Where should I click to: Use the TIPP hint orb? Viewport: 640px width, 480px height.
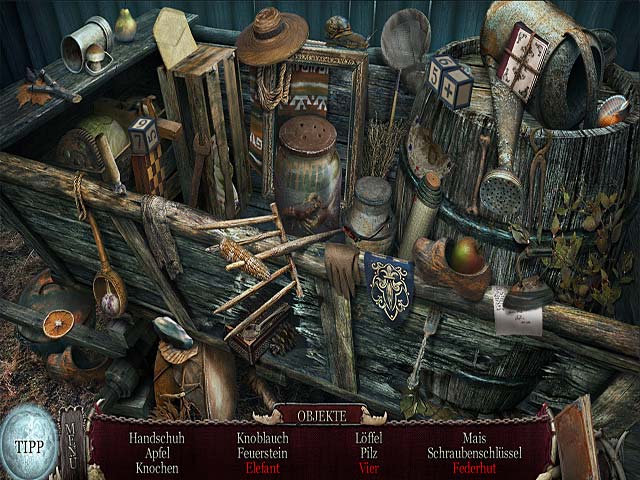click(x=29, y=446)
